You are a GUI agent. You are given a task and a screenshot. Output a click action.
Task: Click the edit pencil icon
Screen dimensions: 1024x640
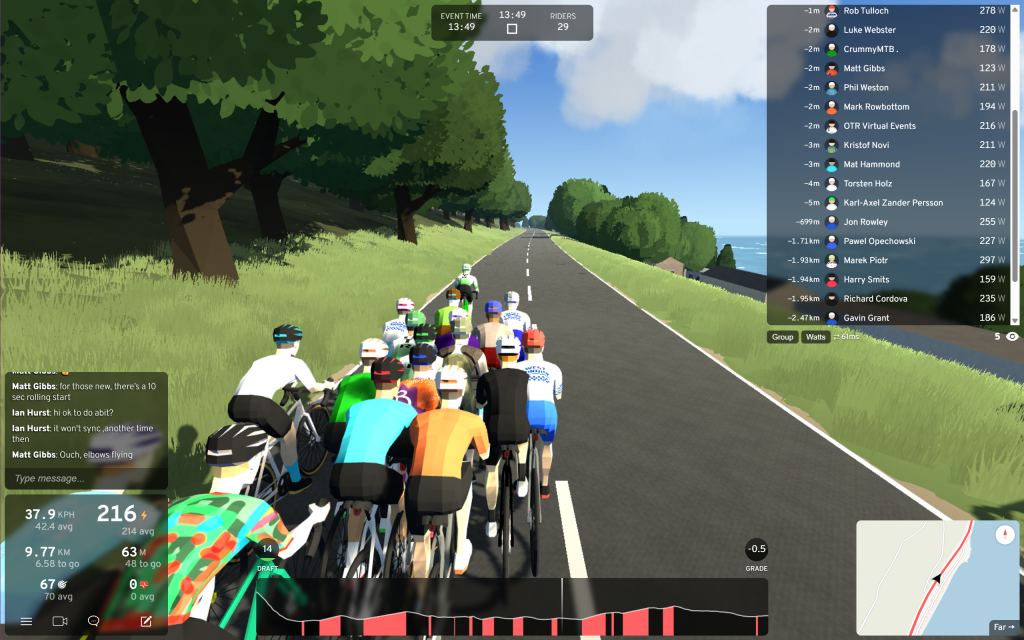(146, 621)
